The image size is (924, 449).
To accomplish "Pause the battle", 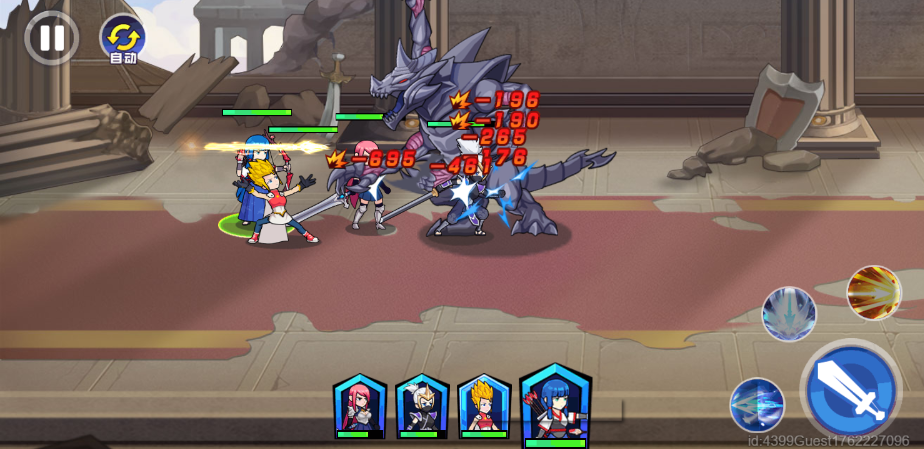I will tap(51, 38).
